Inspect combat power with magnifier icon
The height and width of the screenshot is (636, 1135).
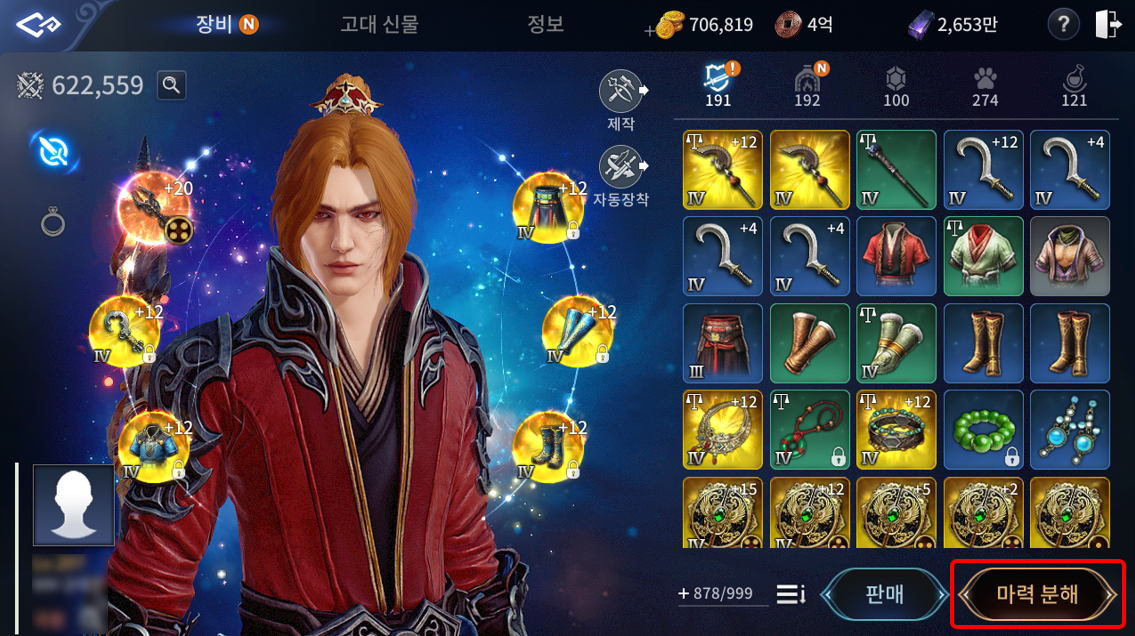(x=172, y=86)
